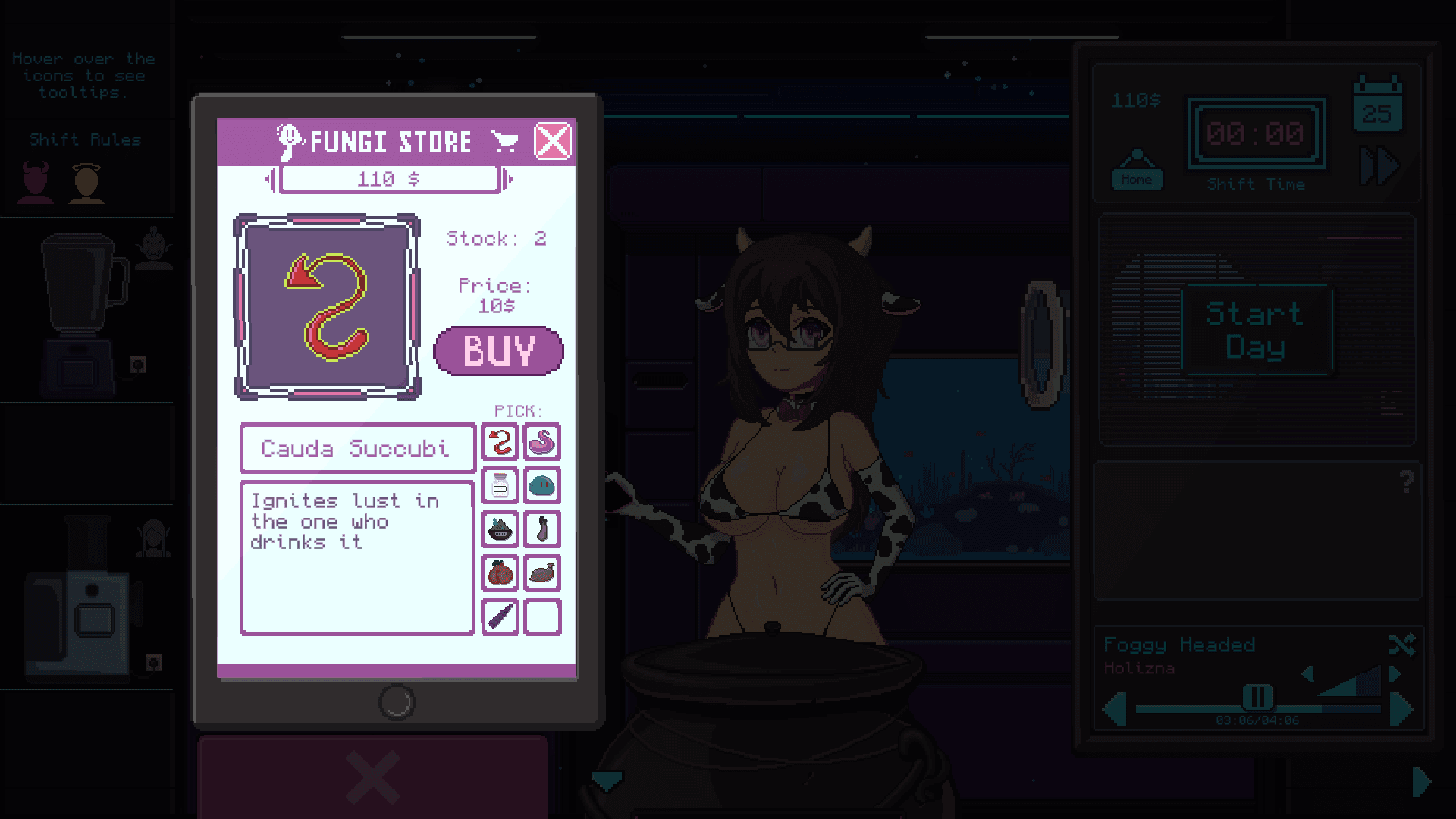Toggle shuffle on the music player

click(x=1401, y=645)
